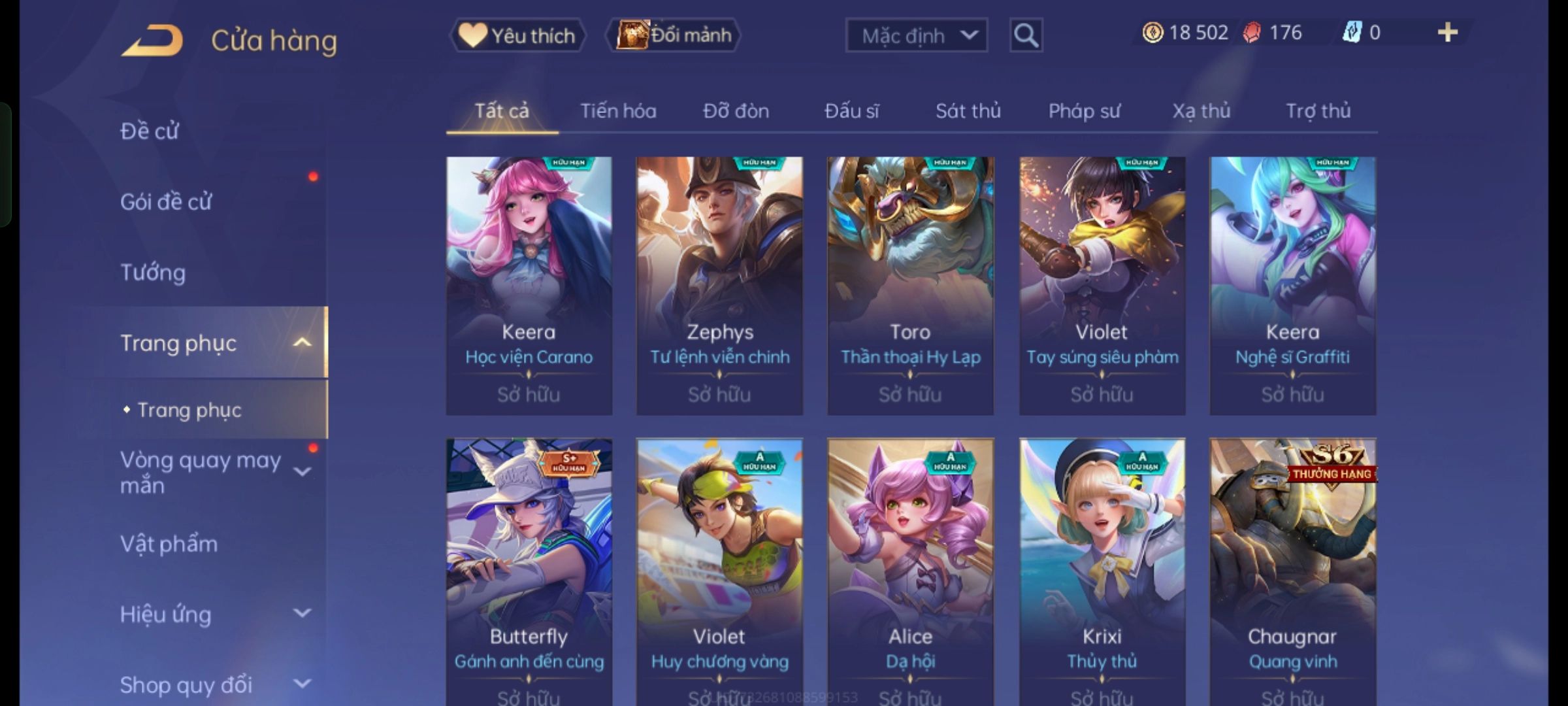1568x706 pixels.
Task: Select the Sát thủ tab
Action: tap(968, 111)
